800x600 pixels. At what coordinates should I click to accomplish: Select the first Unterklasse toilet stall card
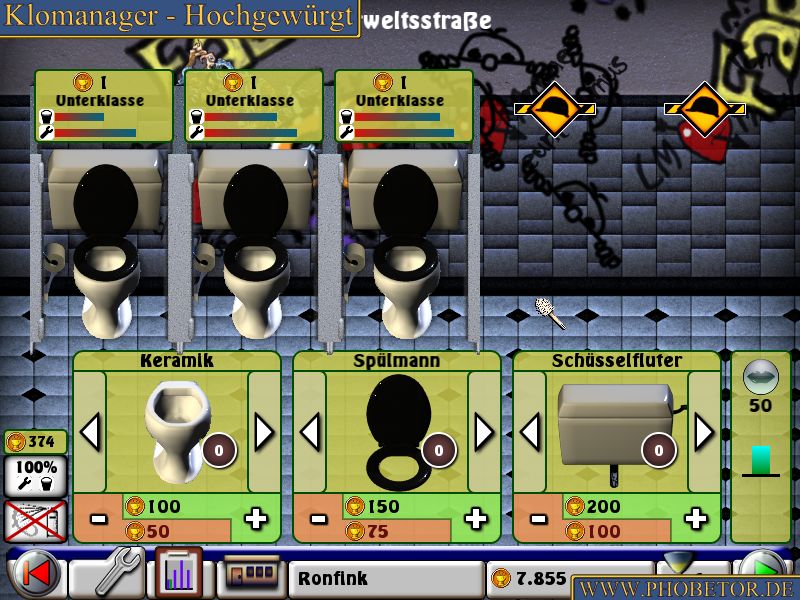pos(103,106)
